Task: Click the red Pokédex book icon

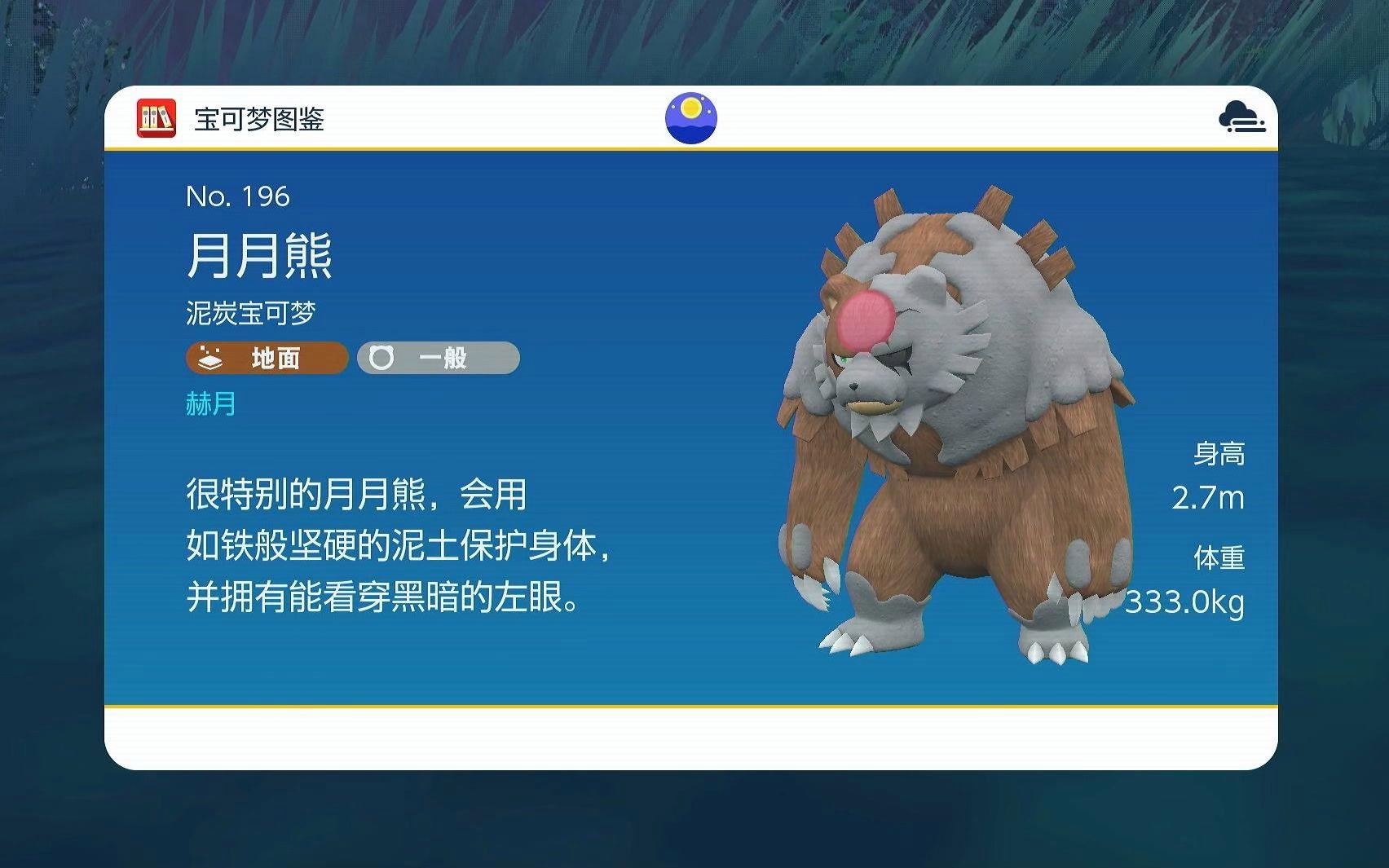Action: (x=155, y=117)
